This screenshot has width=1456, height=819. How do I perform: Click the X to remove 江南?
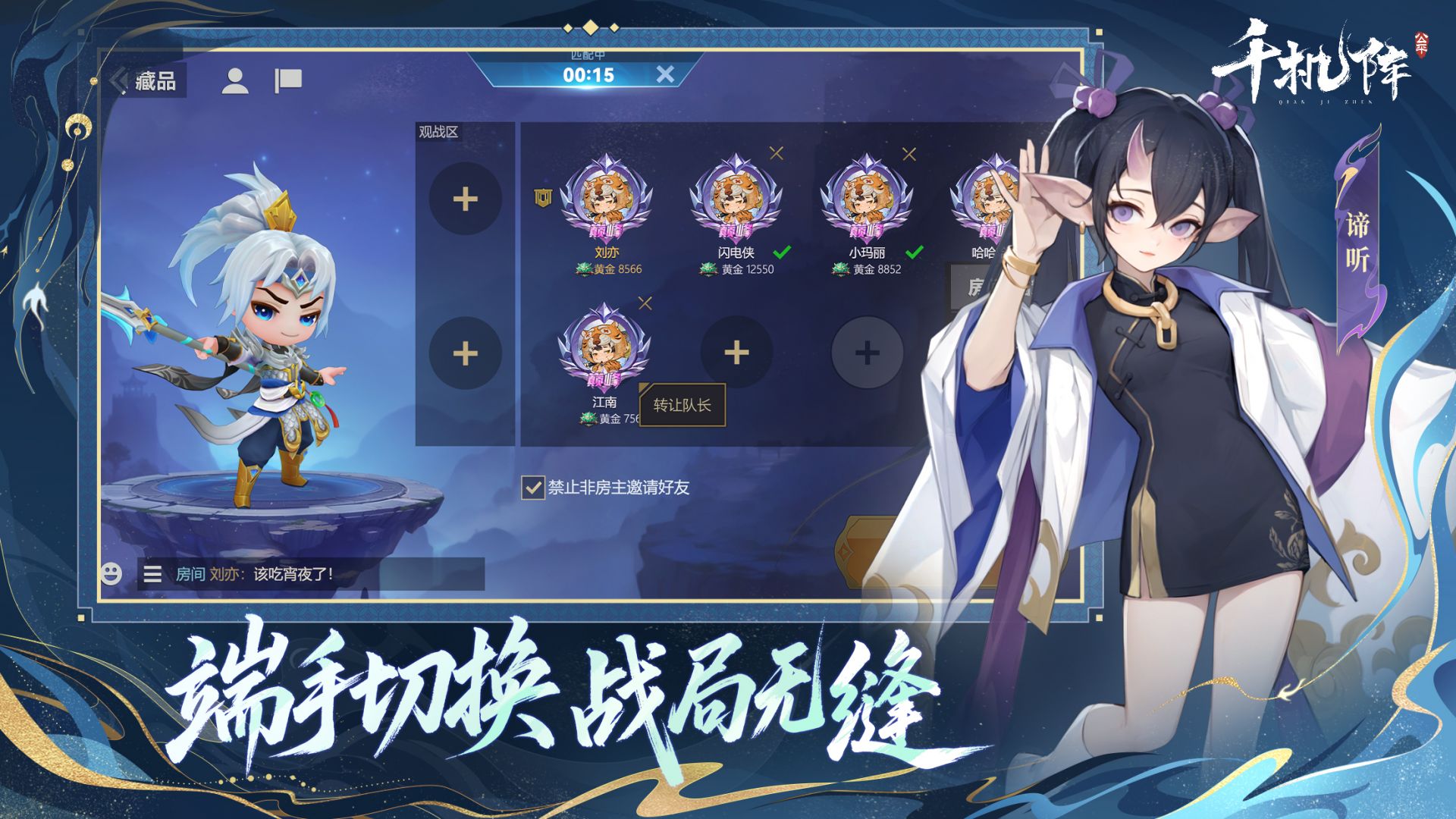tap(646, 302)
